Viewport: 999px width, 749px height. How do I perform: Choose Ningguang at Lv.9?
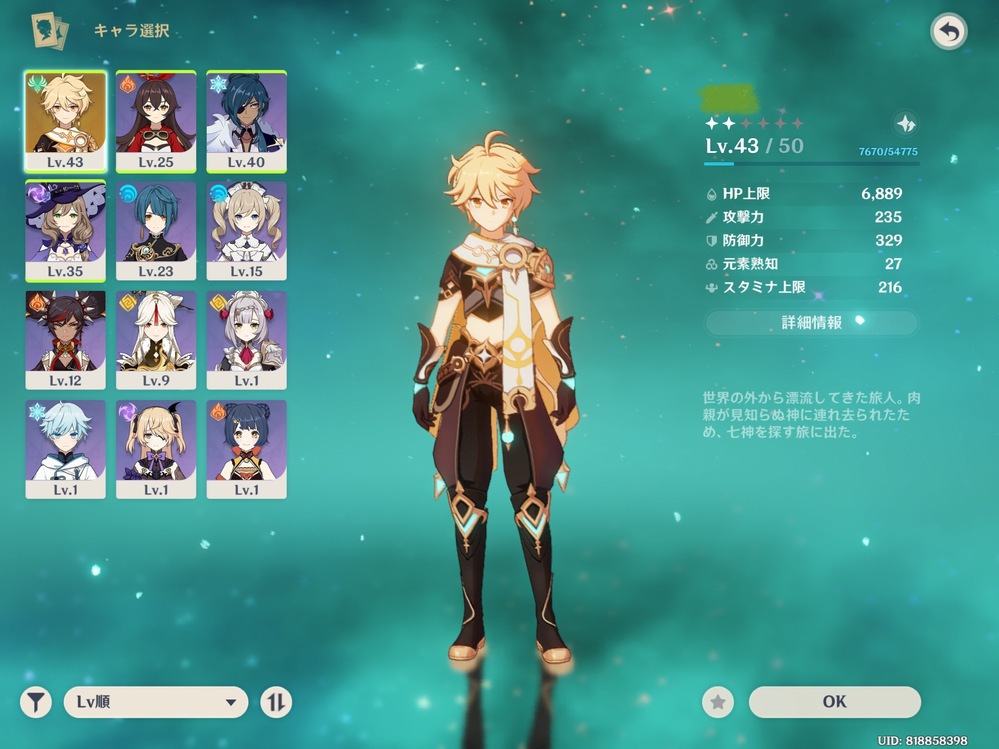coord(156,339)
